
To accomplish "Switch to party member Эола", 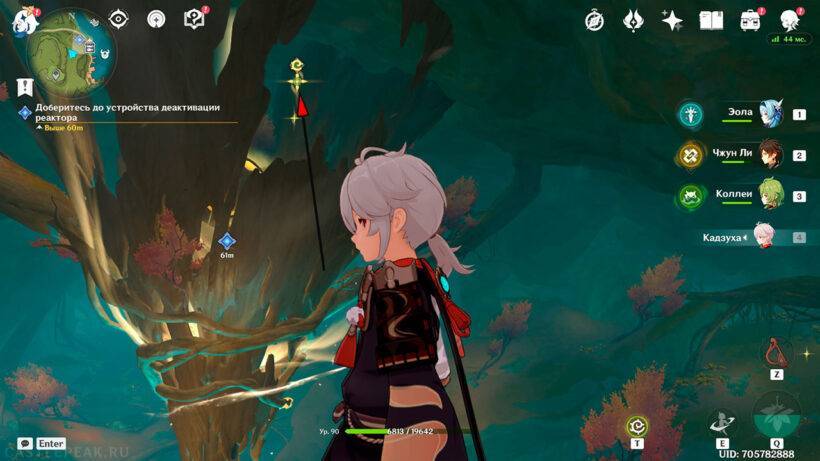I will pos(769,113).
